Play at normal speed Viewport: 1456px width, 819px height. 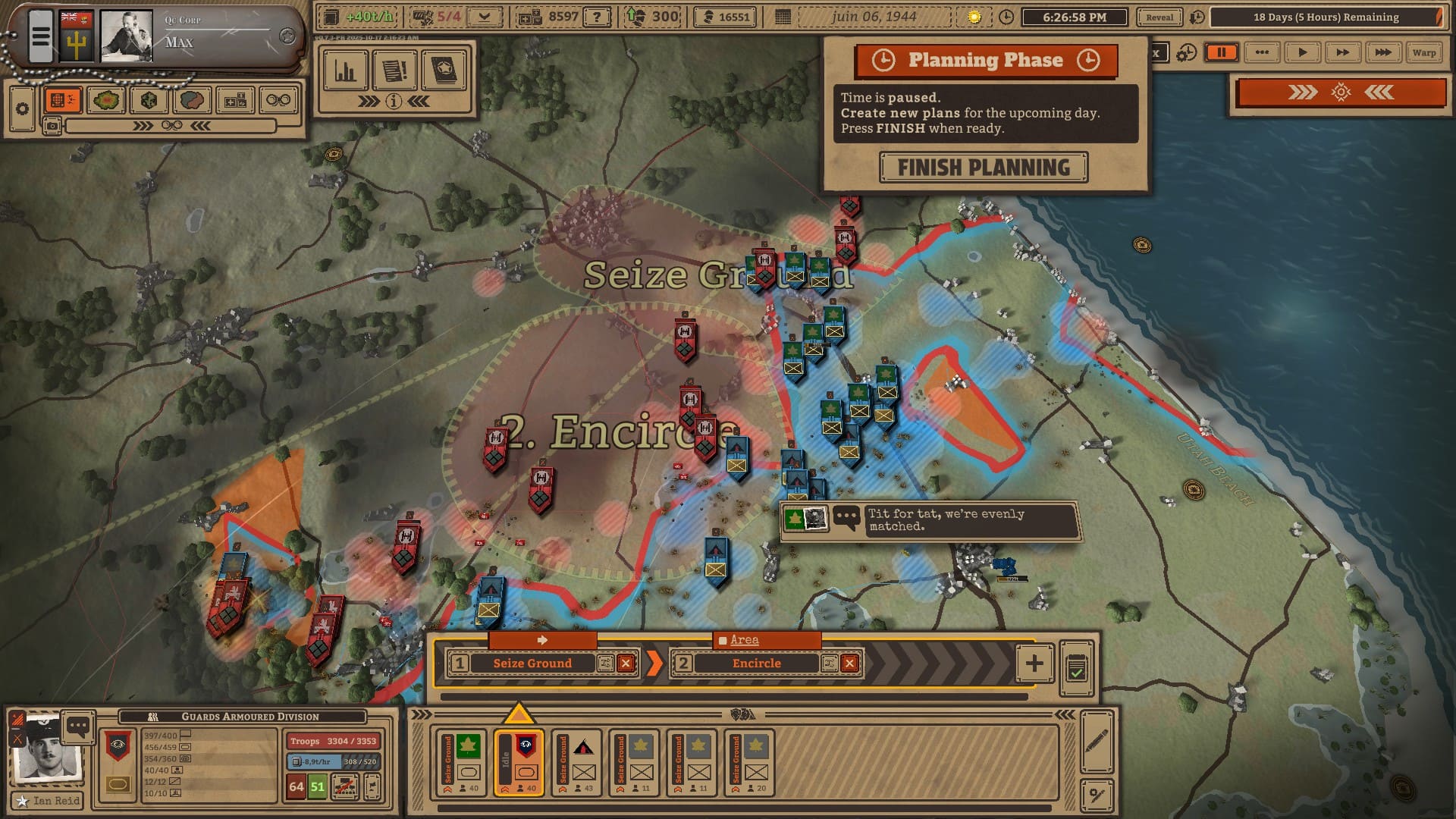(1302, 52)
